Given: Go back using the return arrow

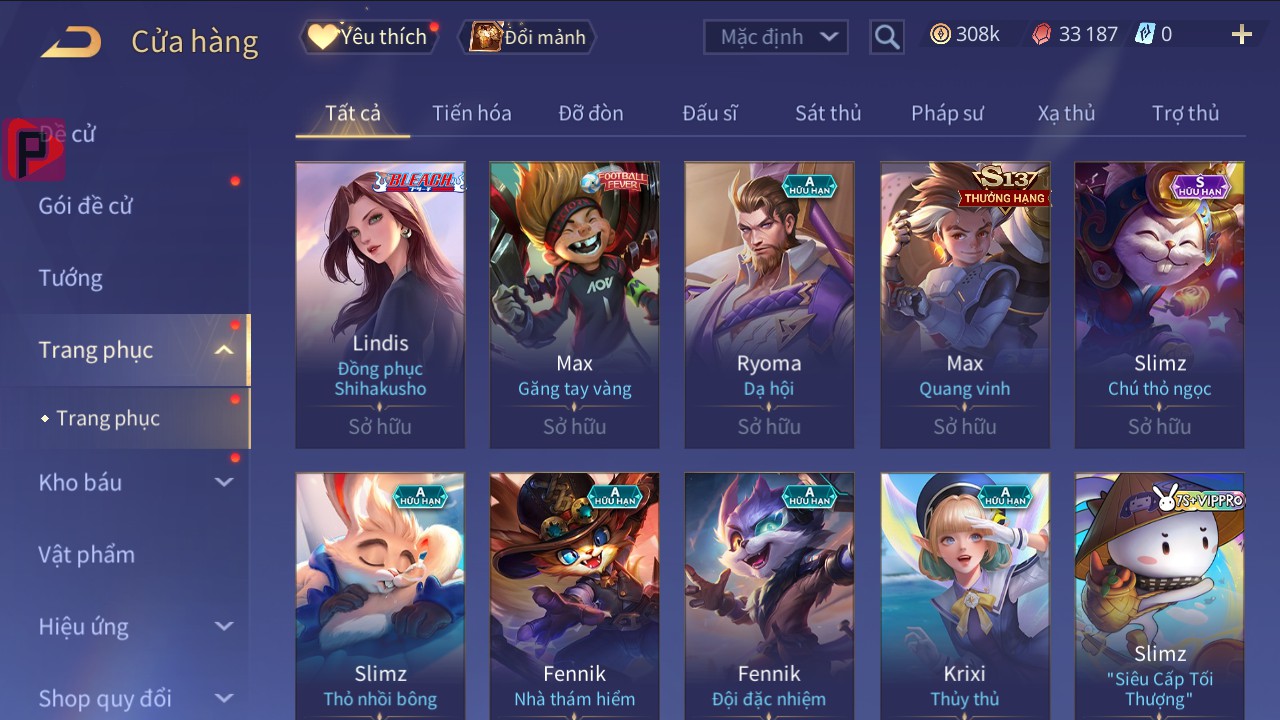Looking at the screenshot, I should pos(71,41).
